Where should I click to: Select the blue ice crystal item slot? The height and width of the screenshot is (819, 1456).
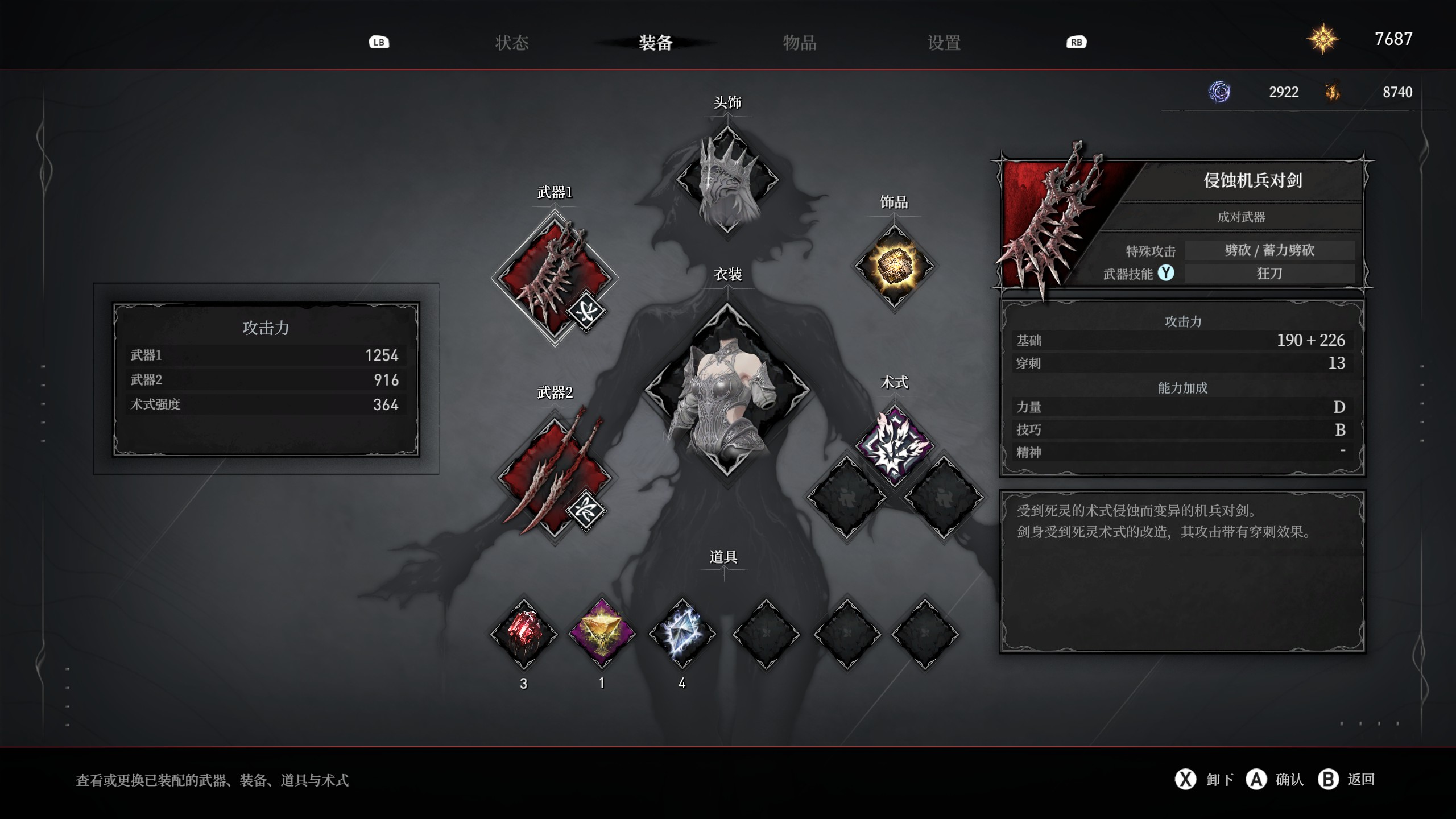tap(682, 634)
